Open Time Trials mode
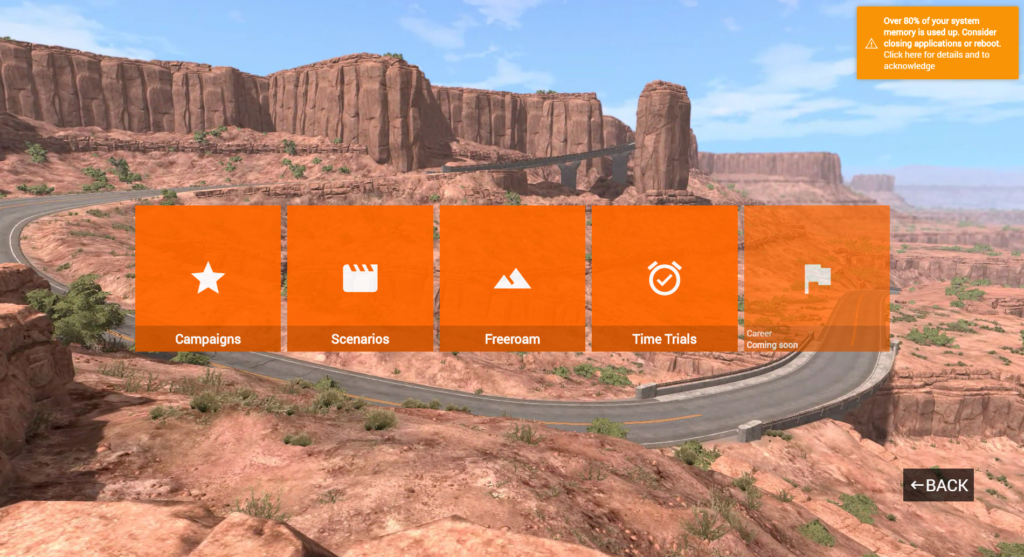1024x557 pixels. [x=664, y=278]
